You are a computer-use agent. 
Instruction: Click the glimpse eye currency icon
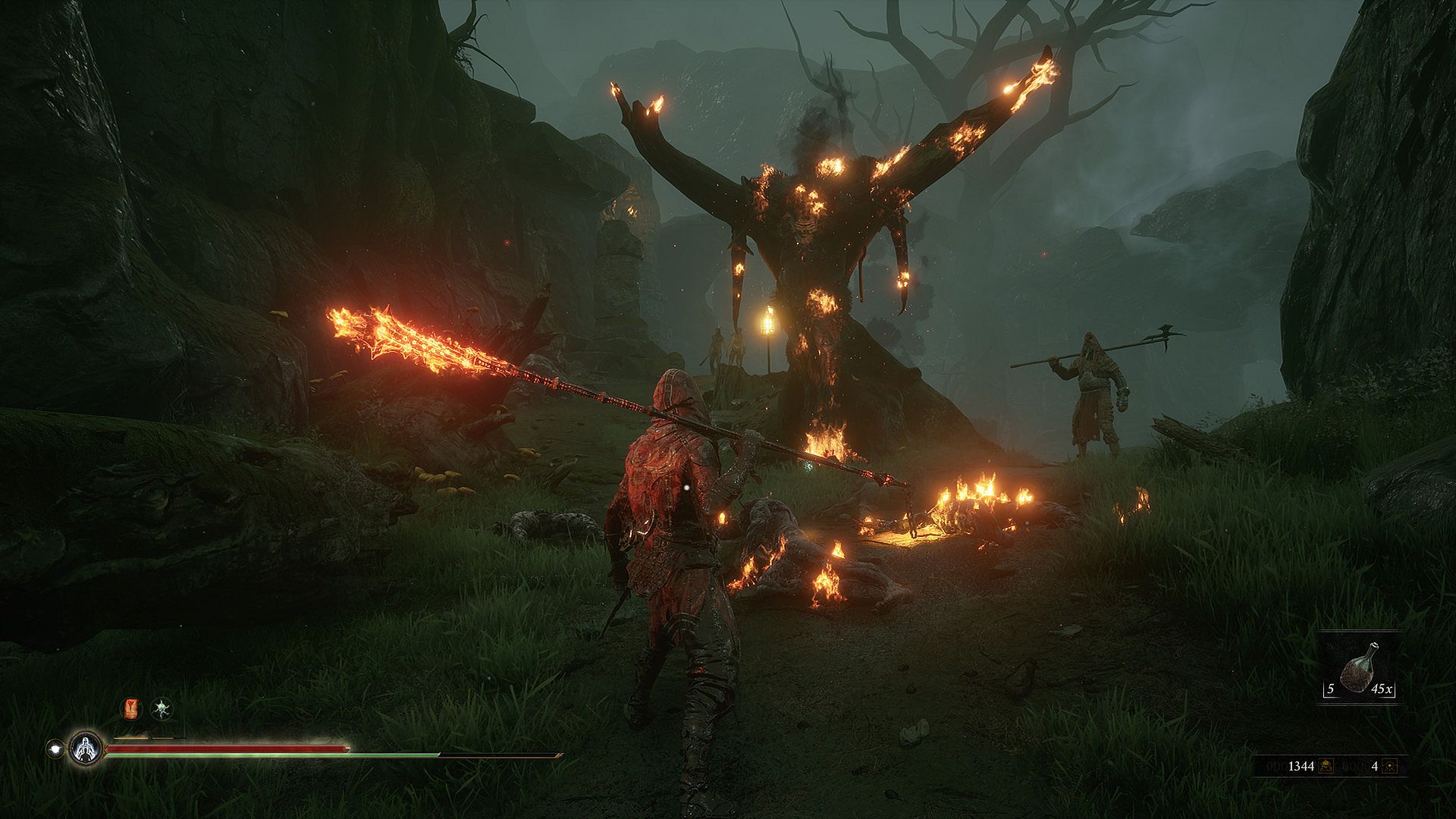point(1389,766)
